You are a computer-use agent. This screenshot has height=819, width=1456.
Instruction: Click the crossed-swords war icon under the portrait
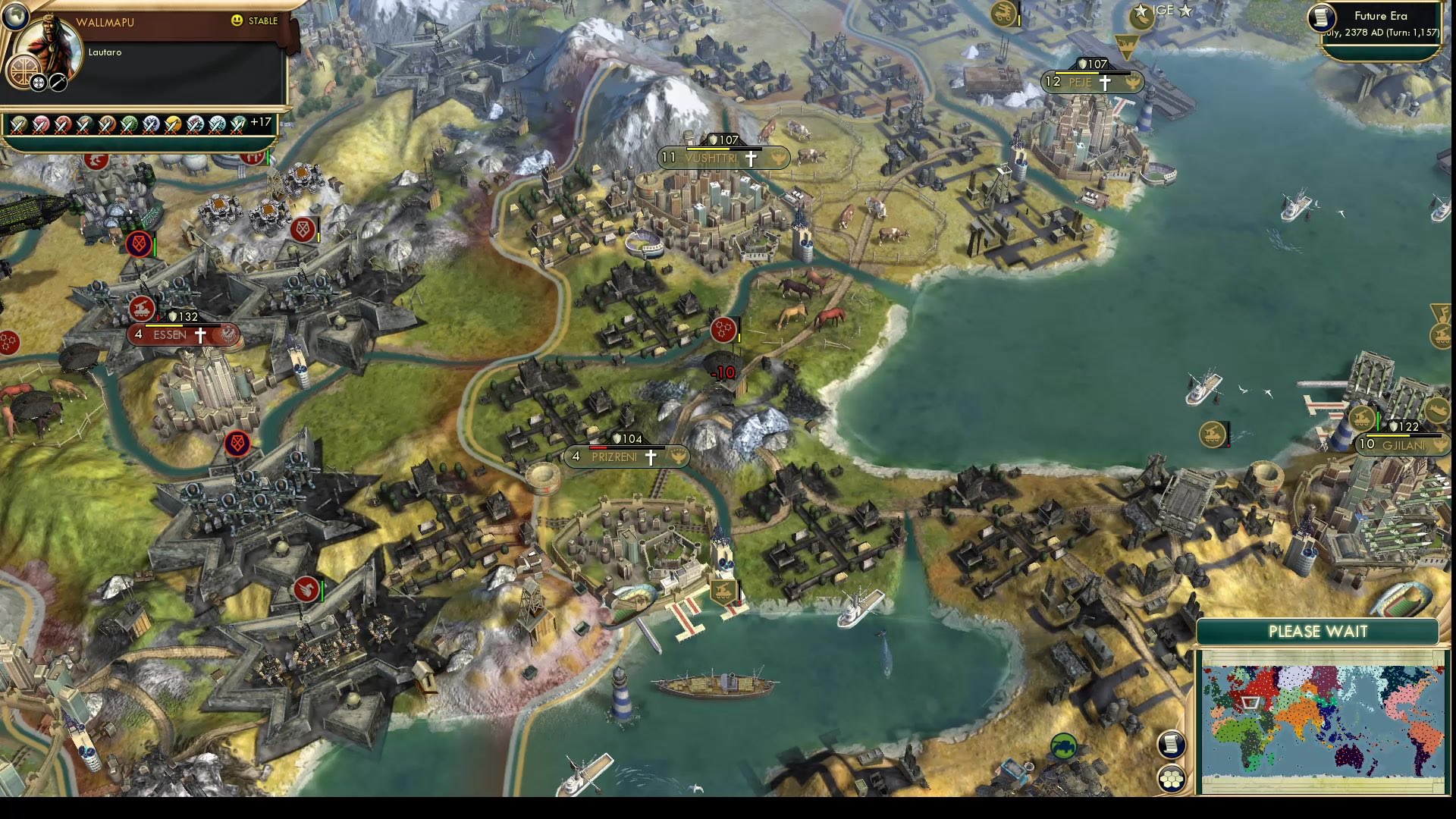tap(58, 83)
